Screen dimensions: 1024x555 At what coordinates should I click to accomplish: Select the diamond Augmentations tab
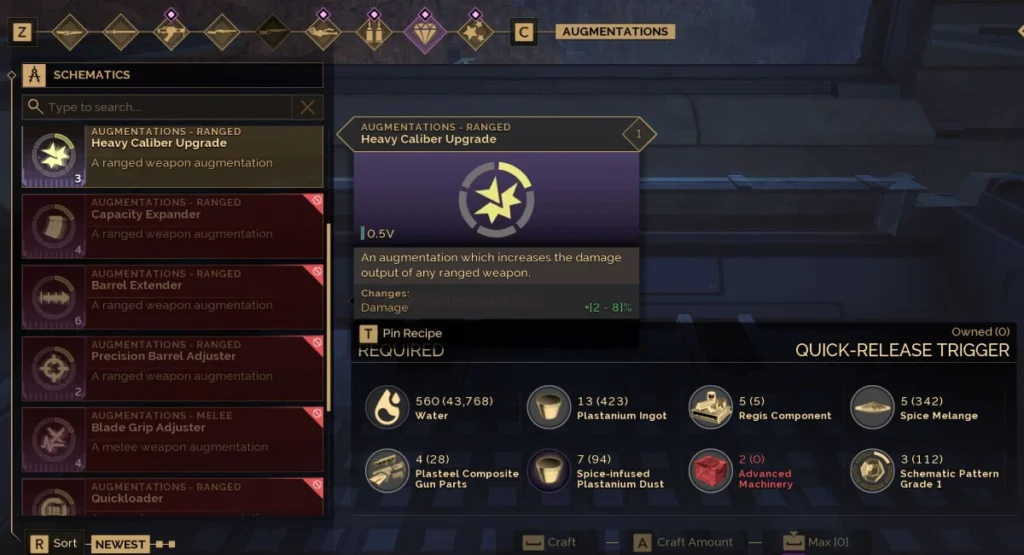point(425,32)
